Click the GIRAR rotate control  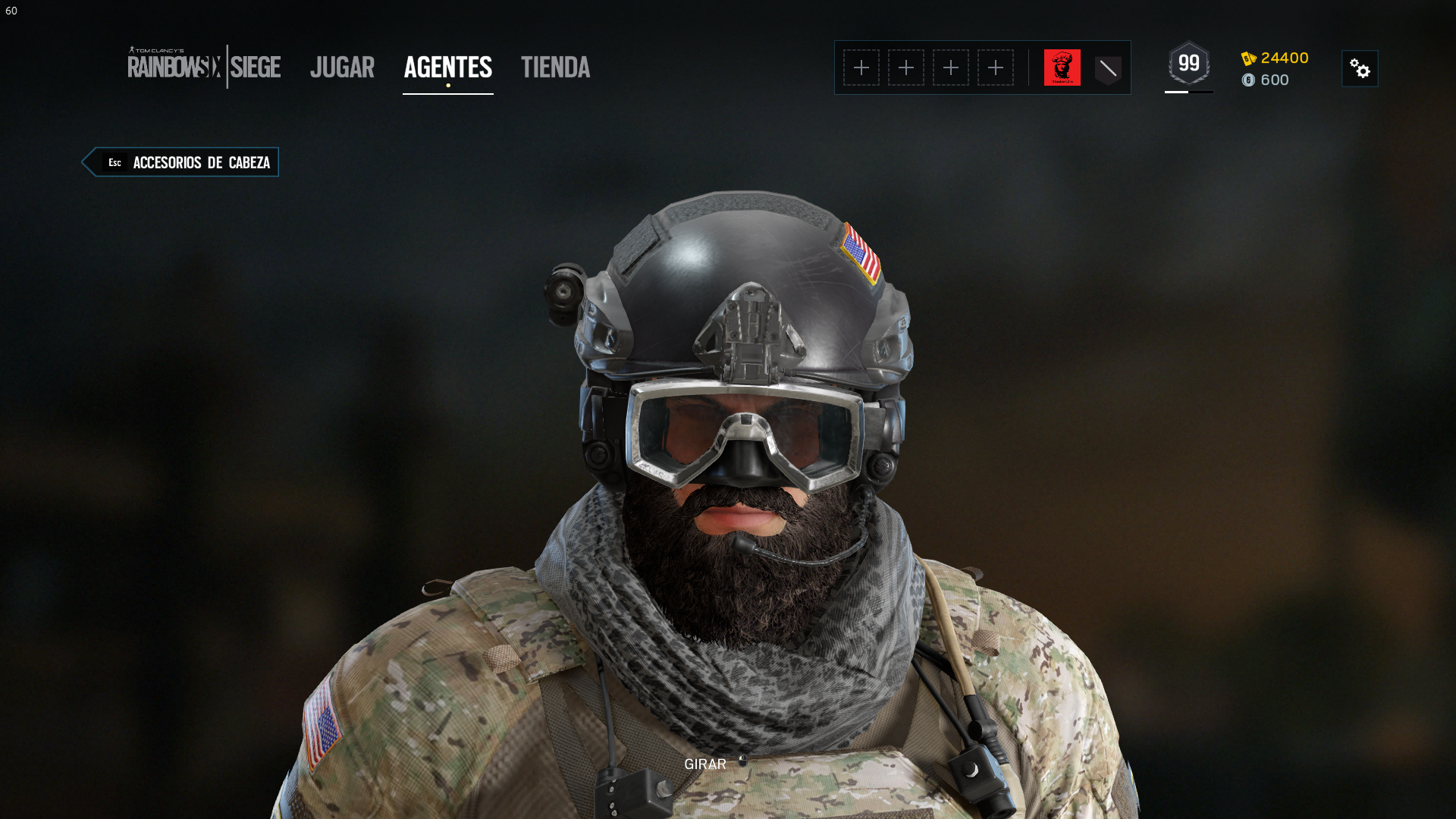[704, 764]
